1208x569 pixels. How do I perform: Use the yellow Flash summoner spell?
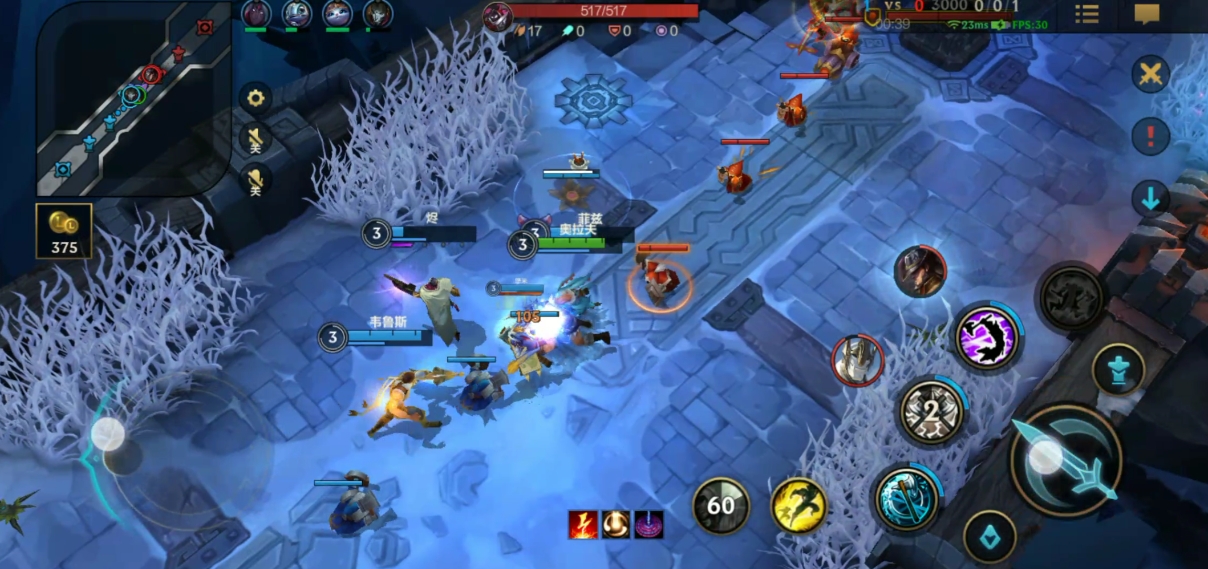799,505
